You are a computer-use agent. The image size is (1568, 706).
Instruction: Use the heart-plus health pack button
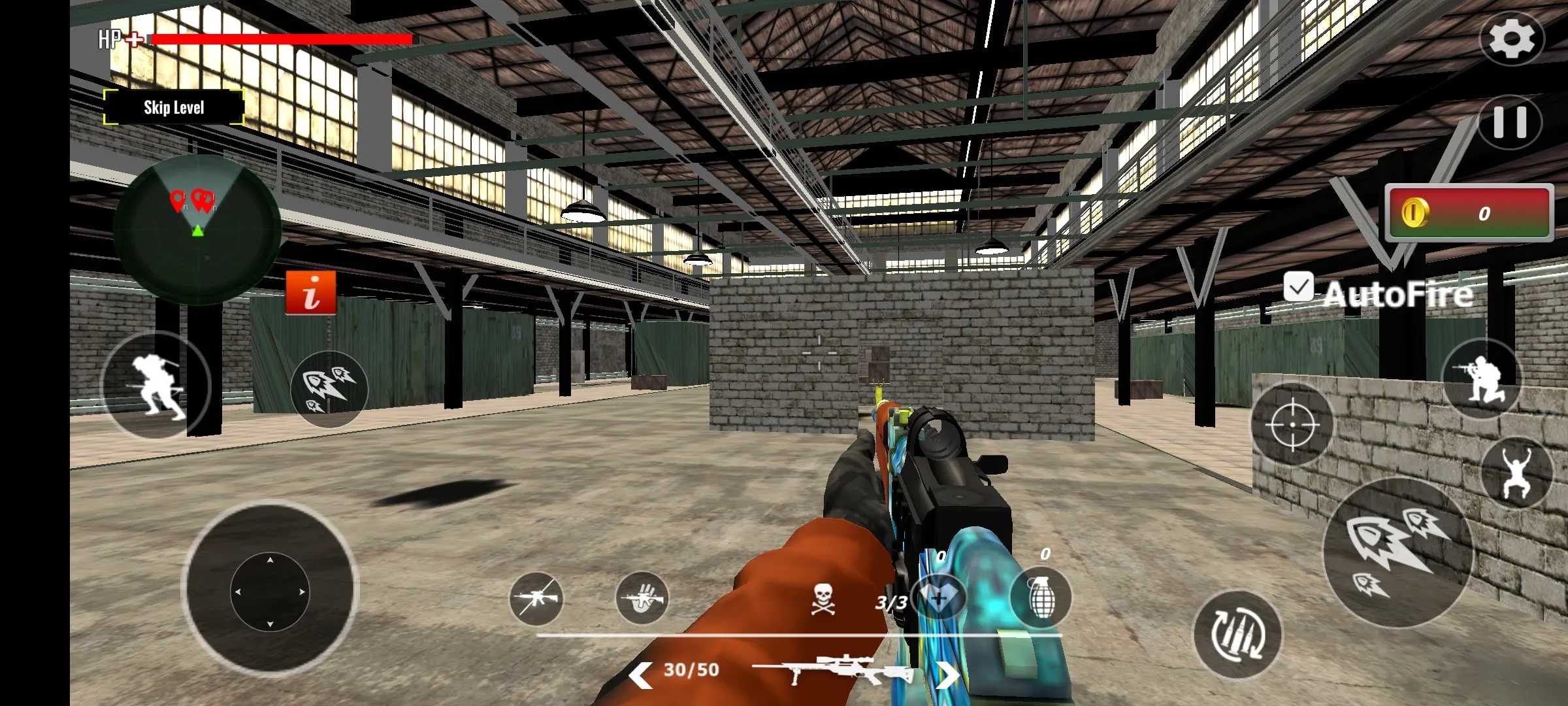point(939,597)
